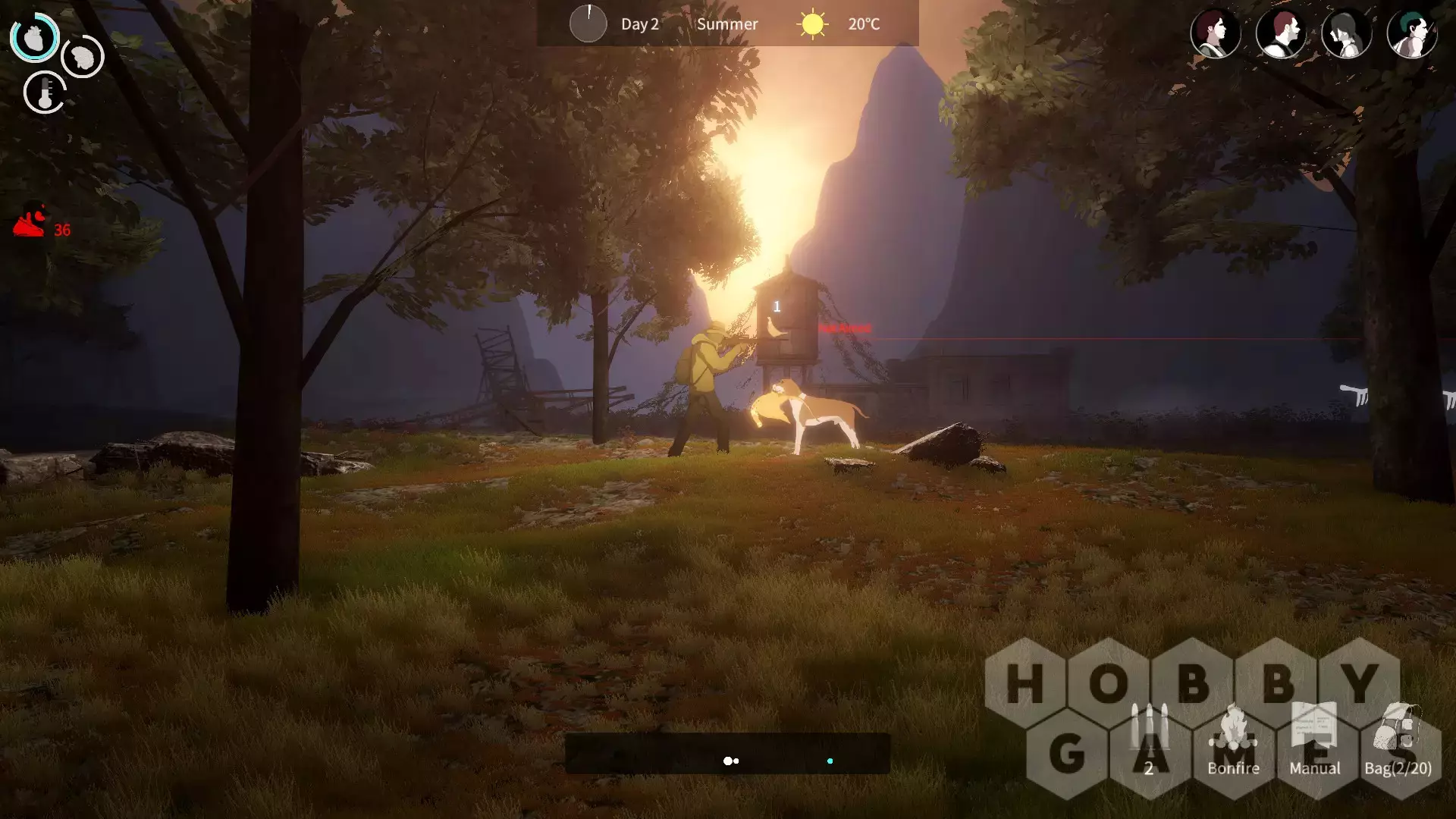Select the teal mohawk character portrait
Image resolution: width=1456 pixels, height=819 pixels.
pos(1411,33)
